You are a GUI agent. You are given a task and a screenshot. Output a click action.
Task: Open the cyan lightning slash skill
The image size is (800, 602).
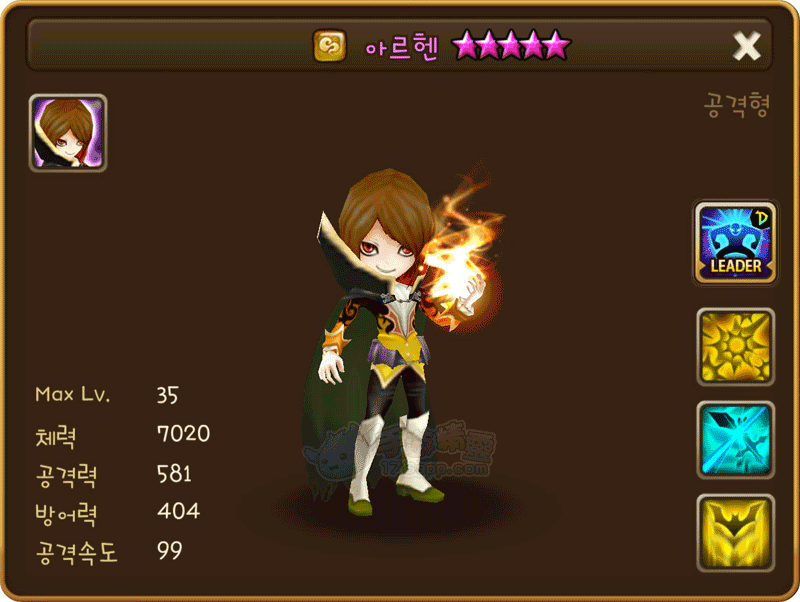[x=735, y=440]
